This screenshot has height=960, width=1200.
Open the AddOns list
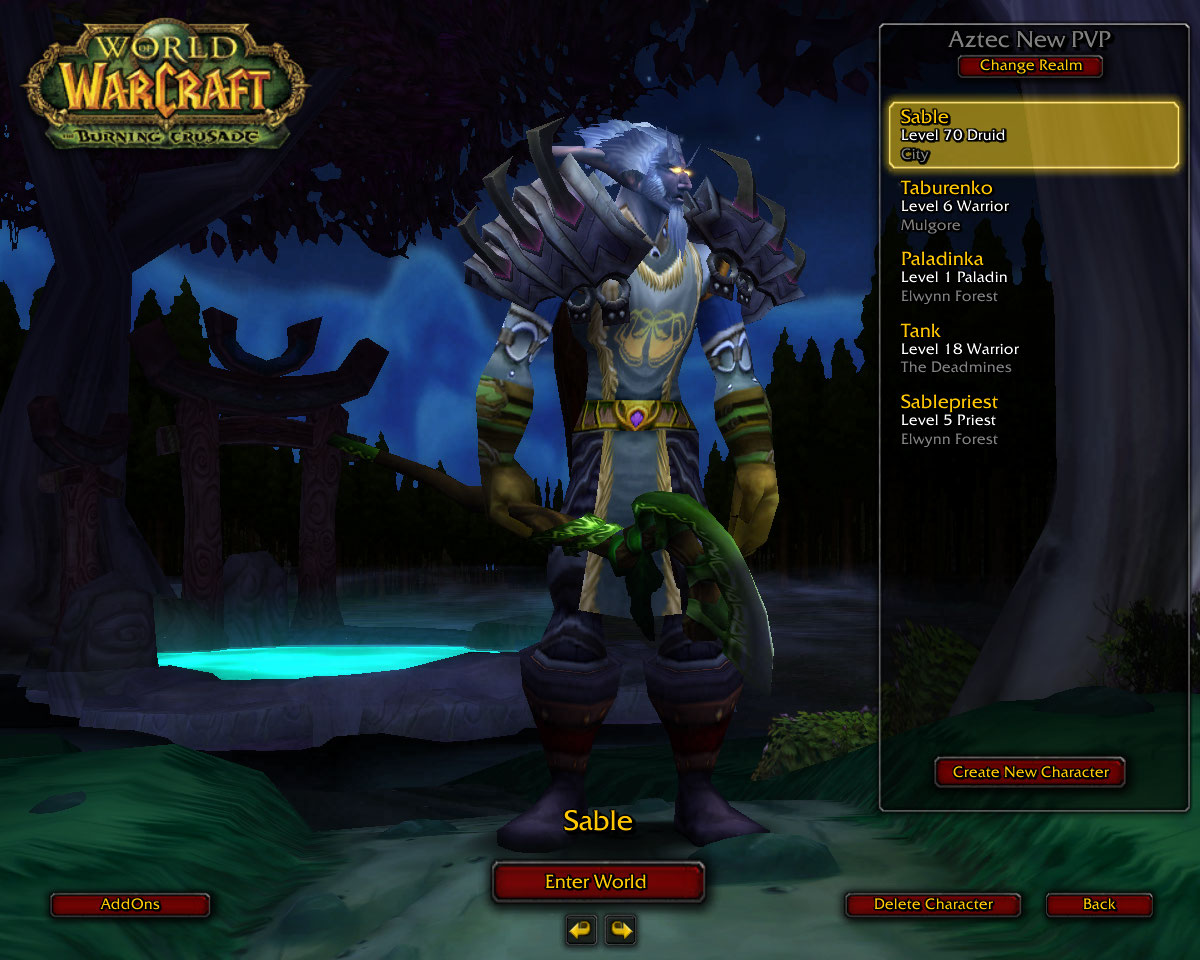(x=130, y=905)
